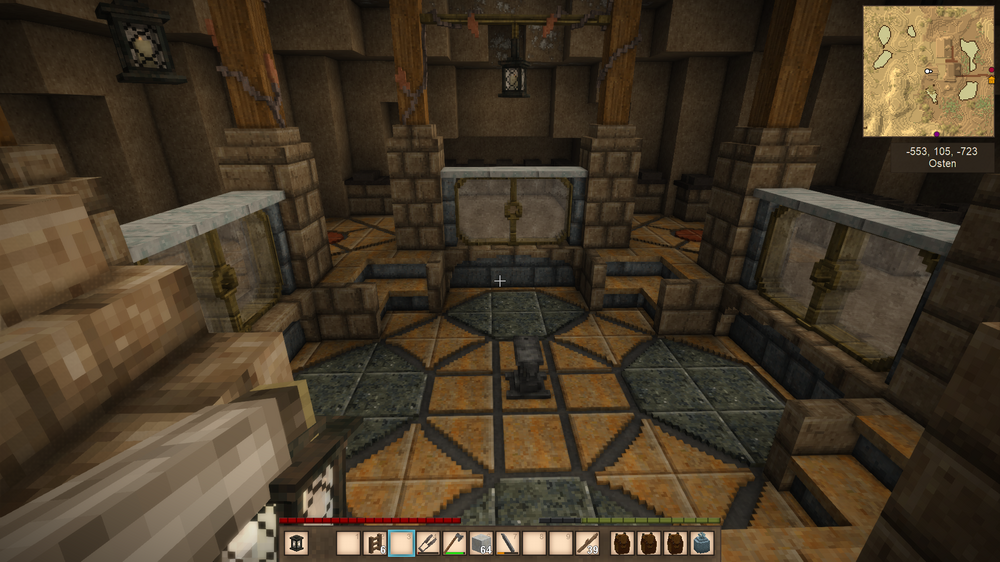Click the purple waypoint marker on minimap
Viewport: 1000px width, 562px height.
click(x=936, y=134)
